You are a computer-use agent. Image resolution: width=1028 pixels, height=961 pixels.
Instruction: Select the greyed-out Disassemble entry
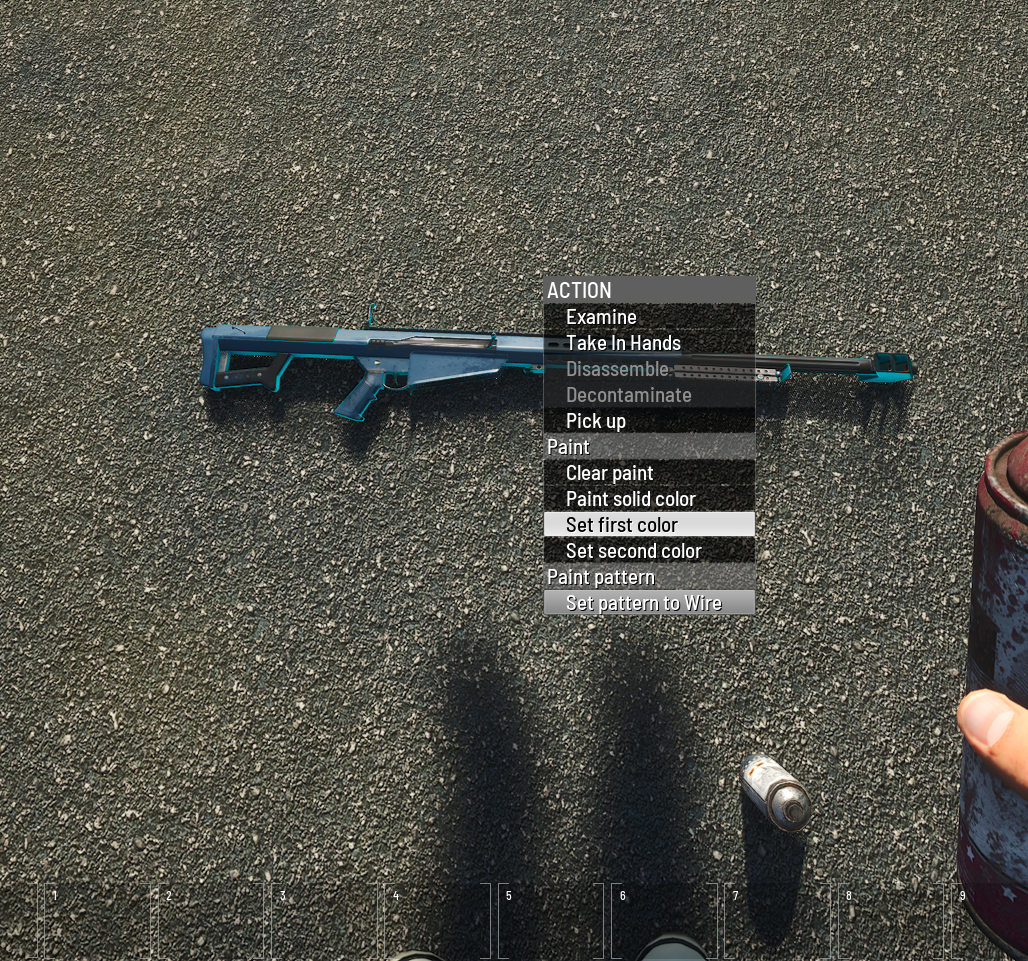click(x=617, y=369)
